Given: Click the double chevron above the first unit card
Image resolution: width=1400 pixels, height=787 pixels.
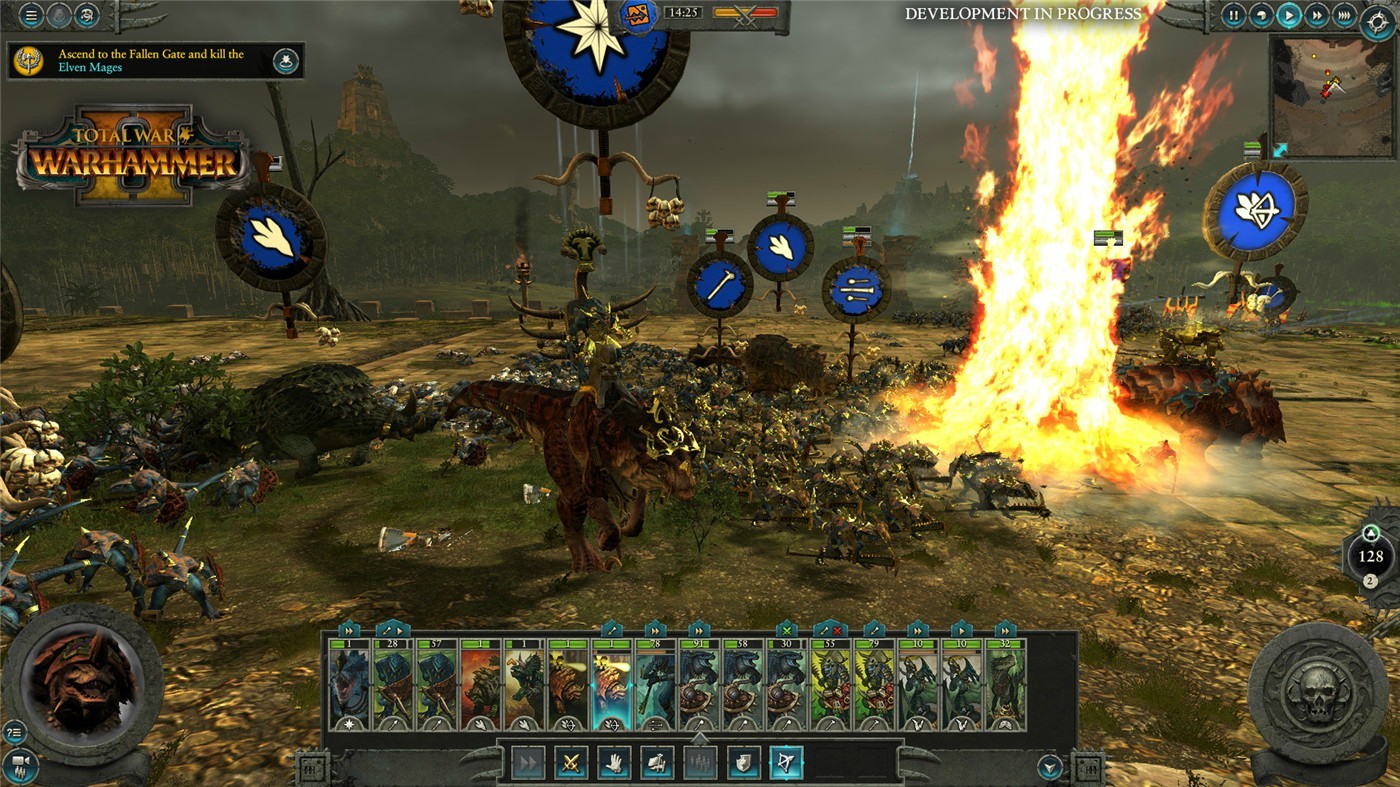Looking at the screenshot, I should [x=348, y=630].
